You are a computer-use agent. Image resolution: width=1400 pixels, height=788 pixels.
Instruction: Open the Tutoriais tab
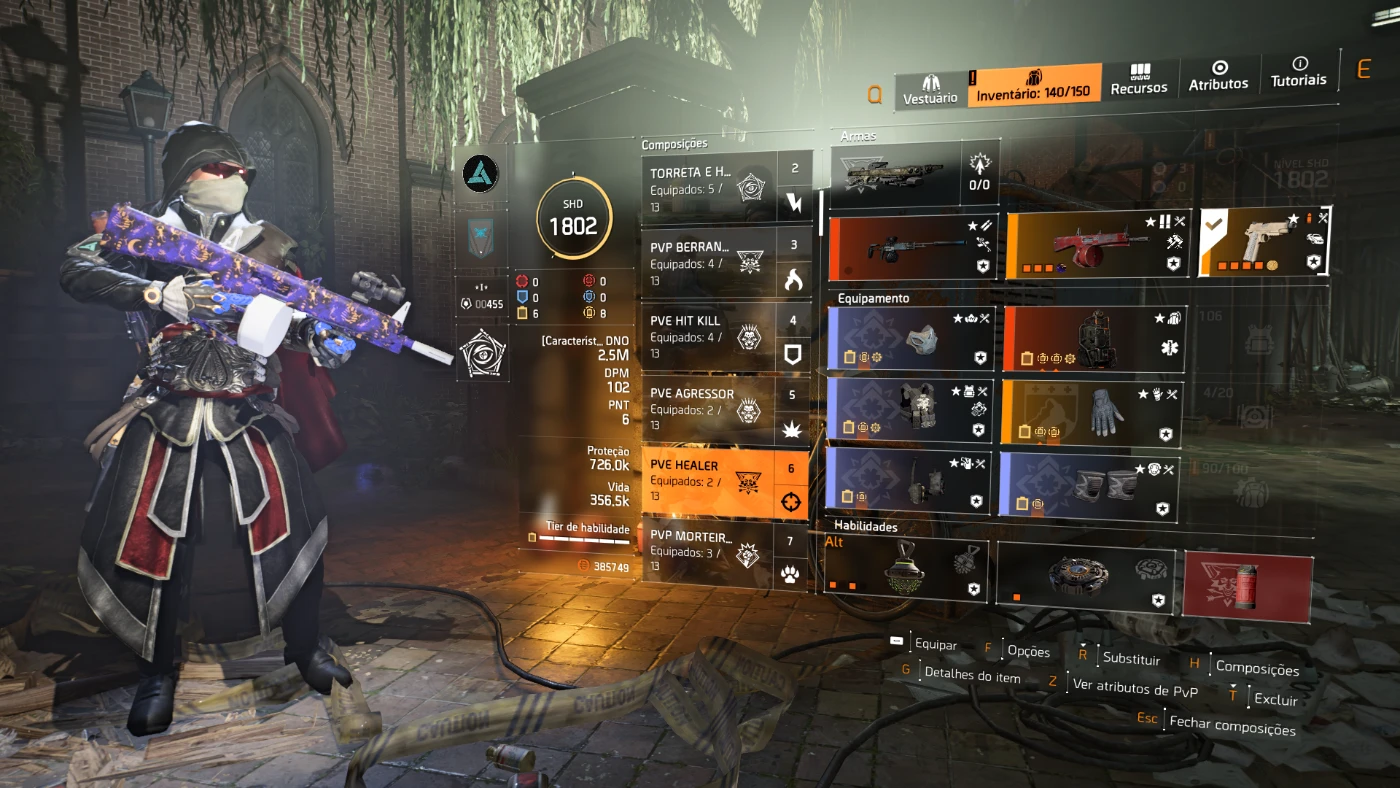(x=1298, y=72)
